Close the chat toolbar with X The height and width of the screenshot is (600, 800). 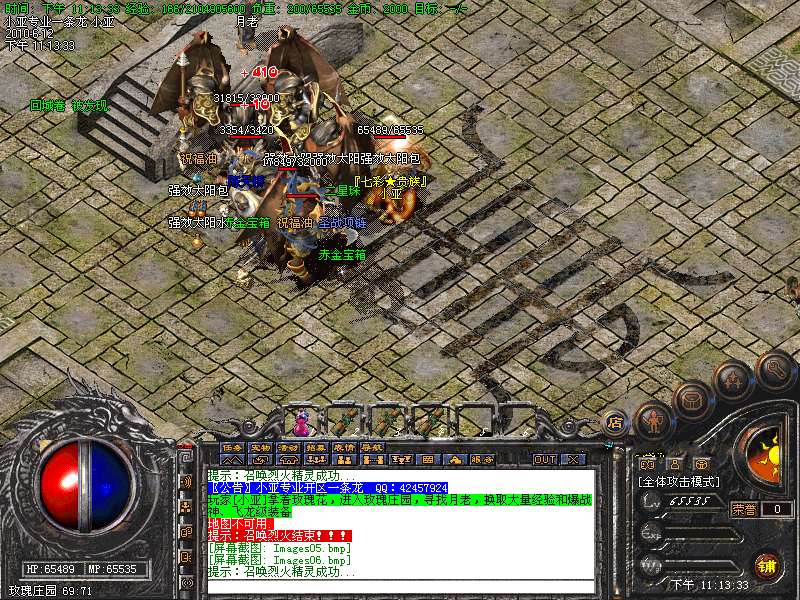(x=573, y=459)
